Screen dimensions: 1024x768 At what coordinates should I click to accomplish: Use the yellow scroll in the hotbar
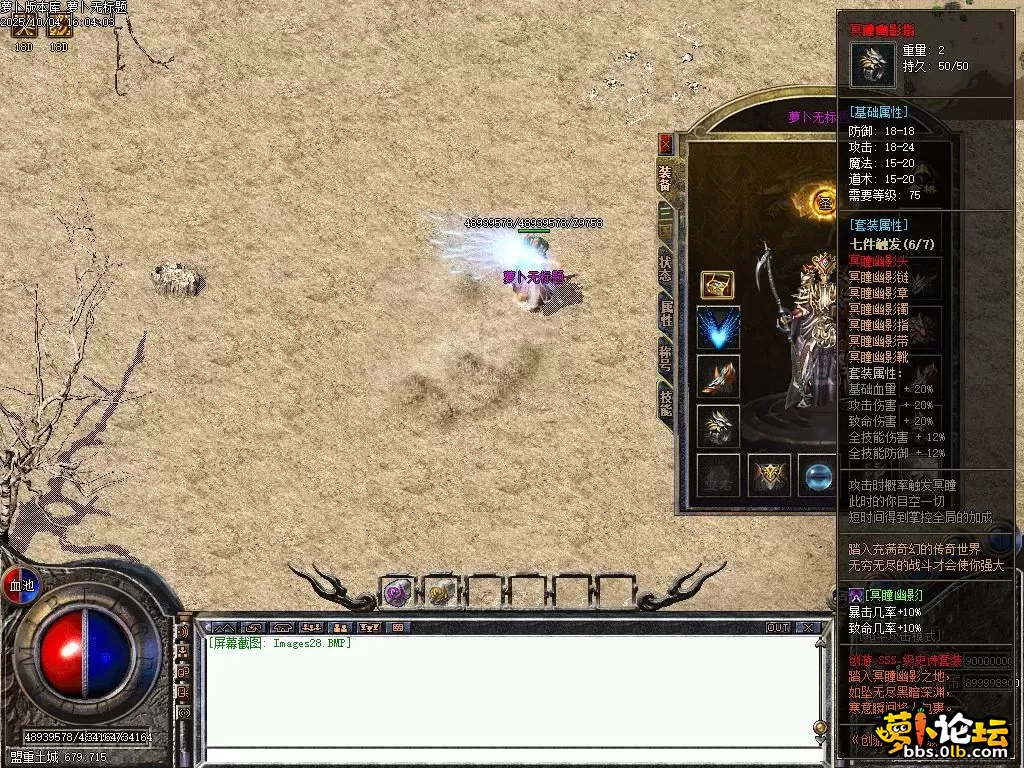pyautogui.click(x=439, y=593)
